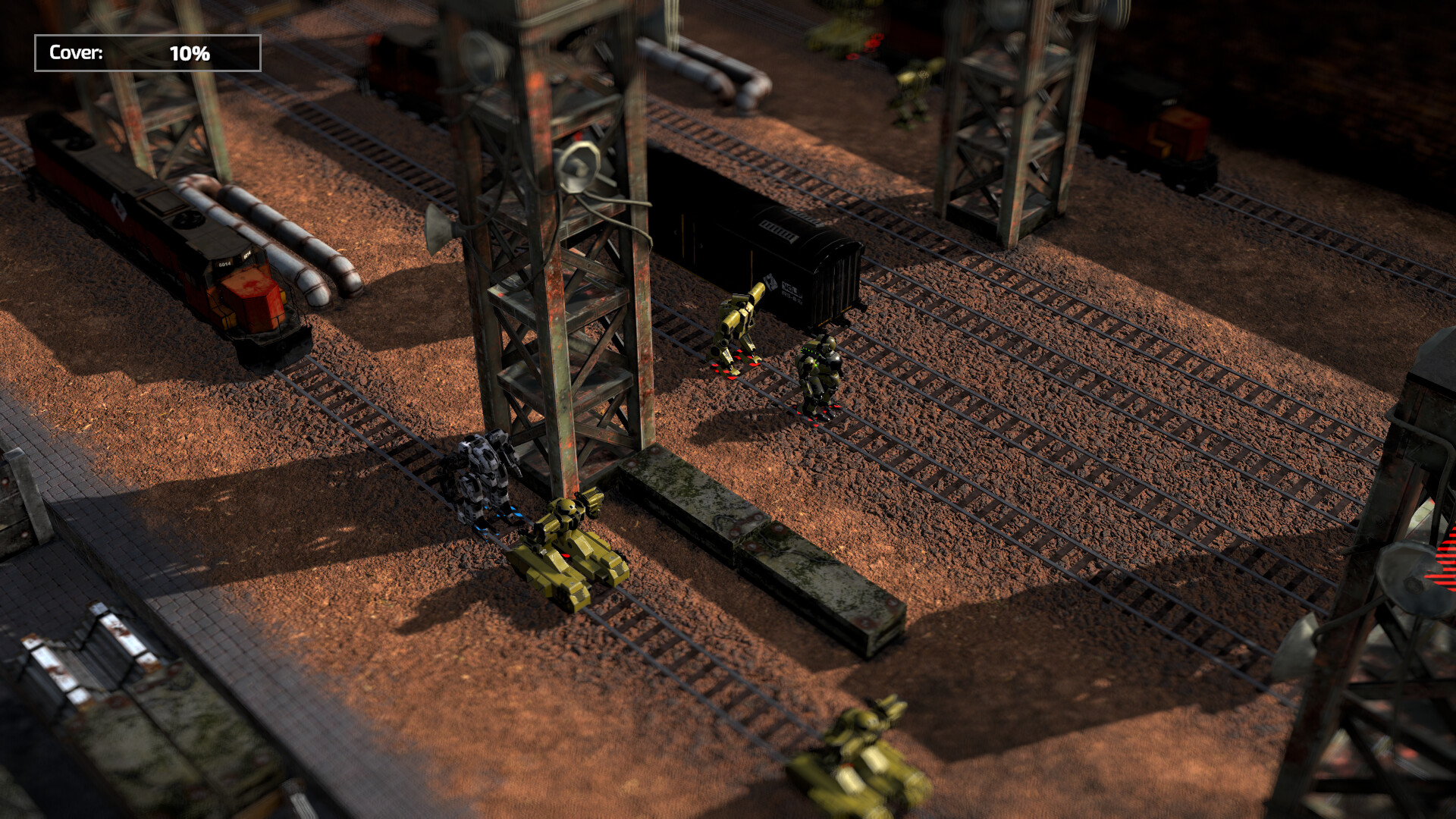Select the red locomotive on the left
This screenshot has width=1456, height=819.
point(152,220)
